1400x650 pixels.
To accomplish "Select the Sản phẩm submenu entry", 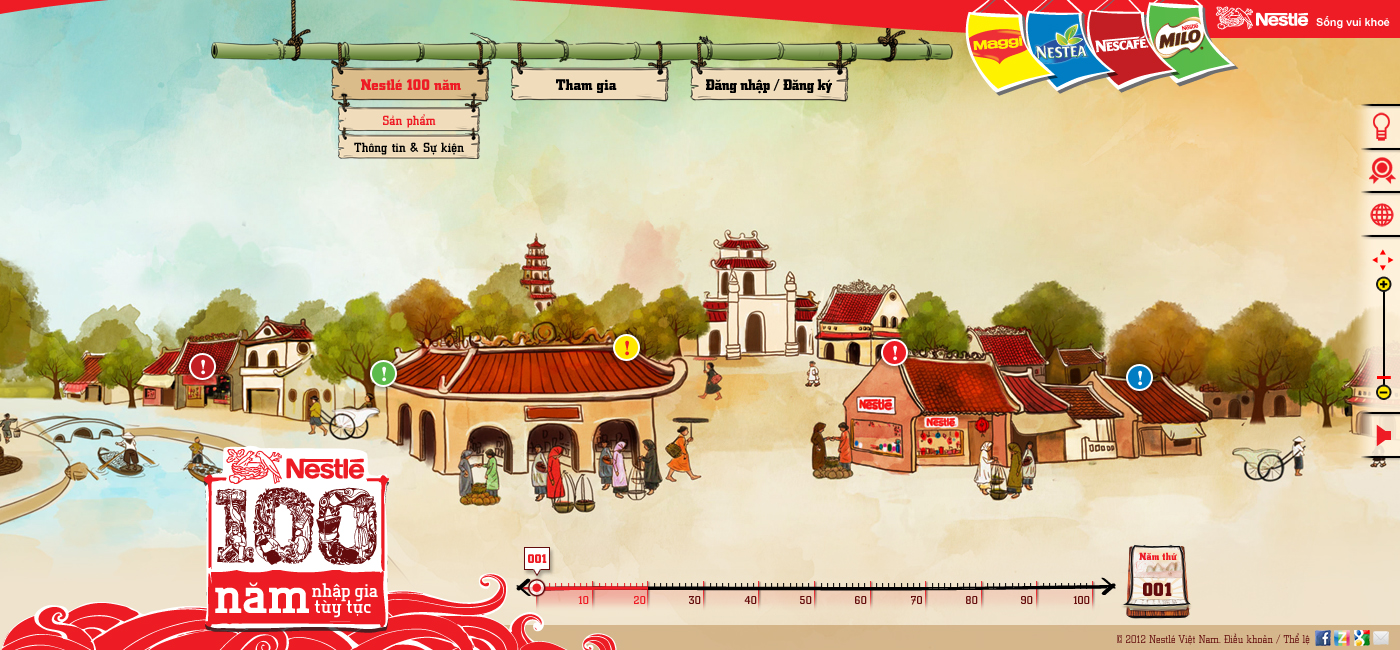I will (408, 121).
